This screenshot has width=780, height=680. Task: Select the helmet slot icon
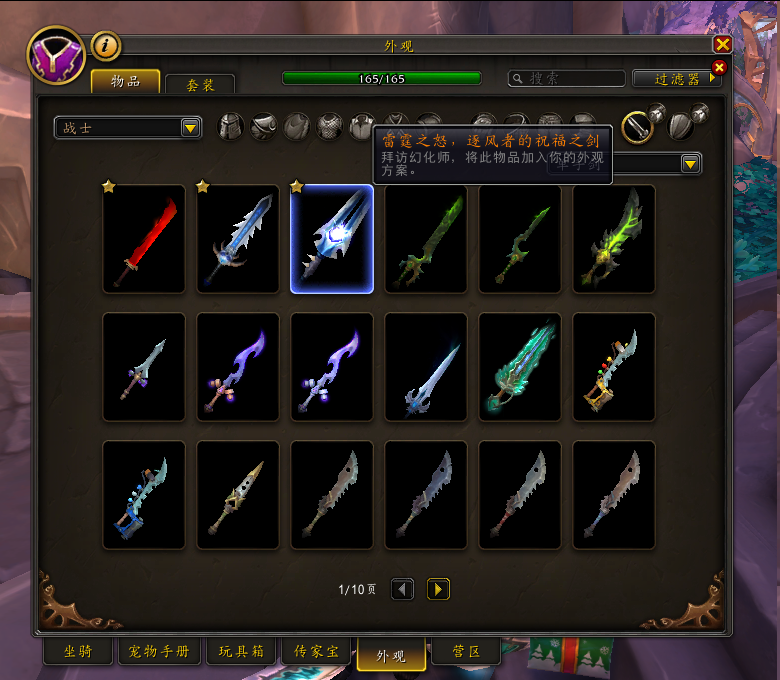point(231,127)
